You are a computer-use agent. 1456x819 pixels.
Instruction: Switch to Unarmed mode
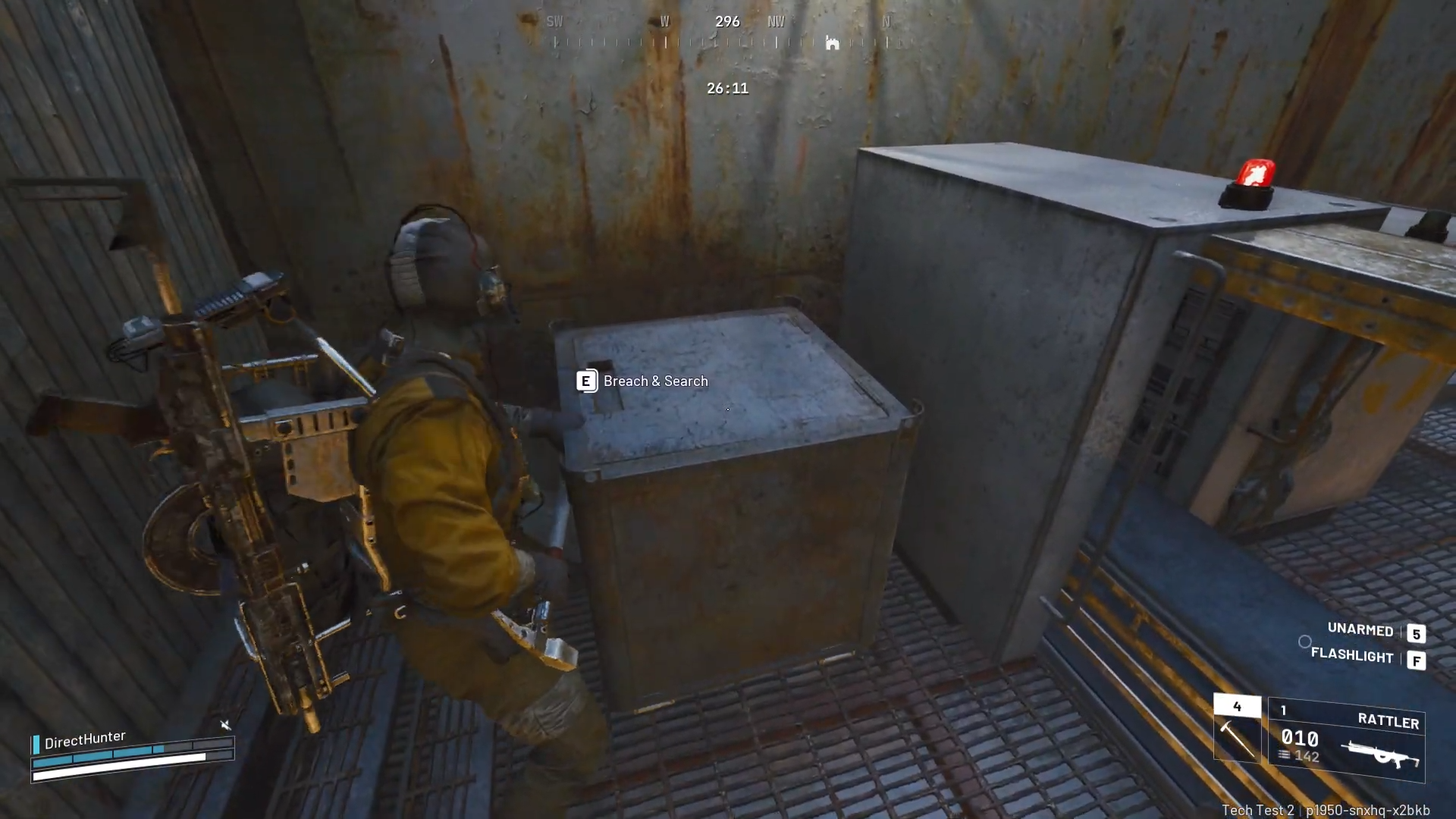pyautogui.click(x=1360, y=630)
